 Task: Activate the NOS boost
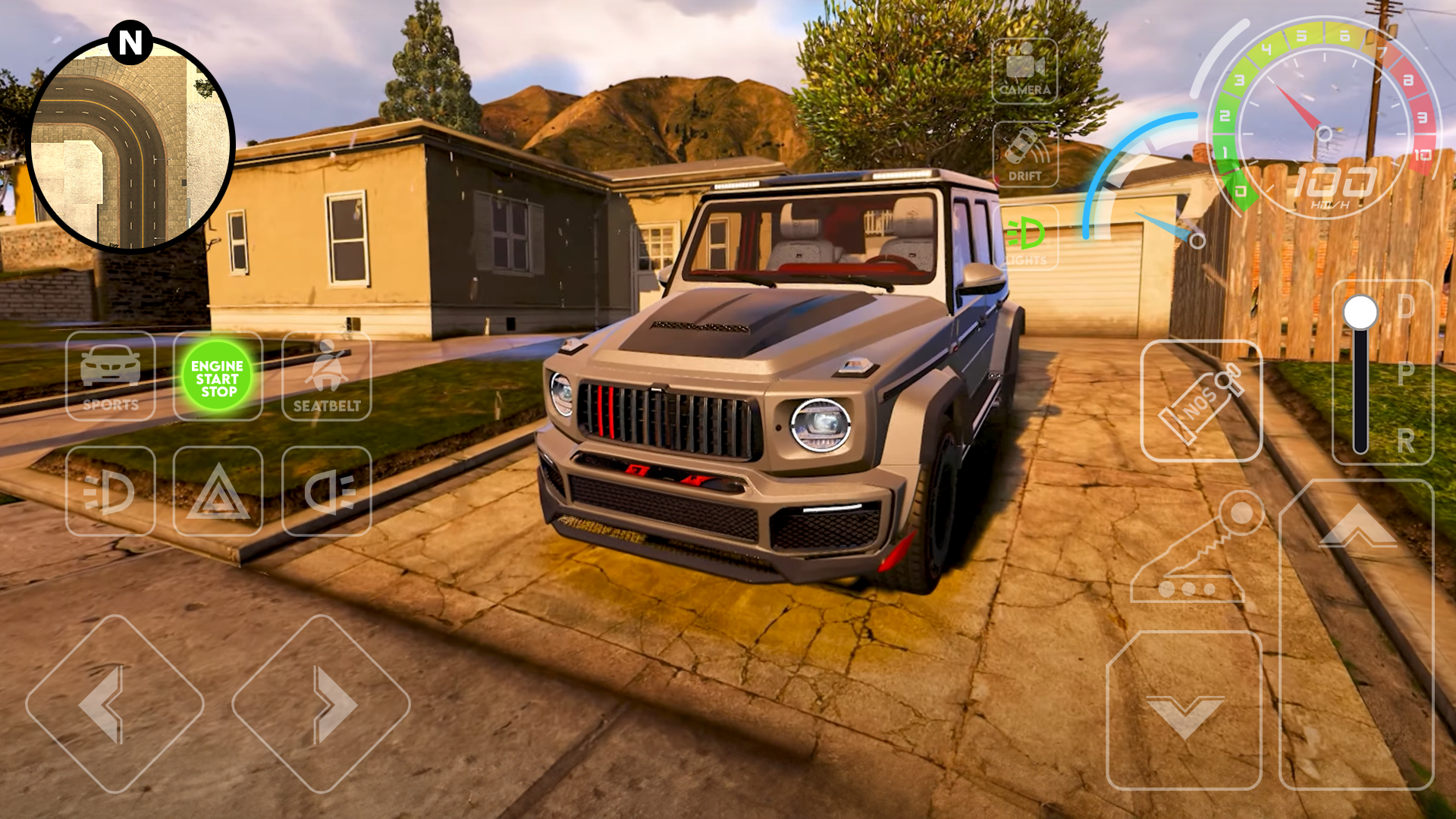(x=1201, y=400)
